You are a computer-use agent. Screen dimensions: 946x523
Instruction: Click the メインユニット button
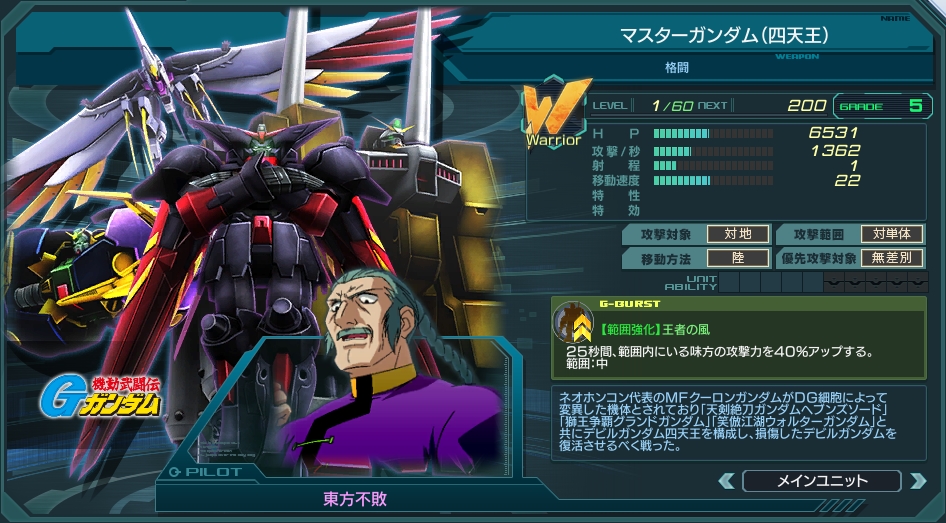[821, 481]
